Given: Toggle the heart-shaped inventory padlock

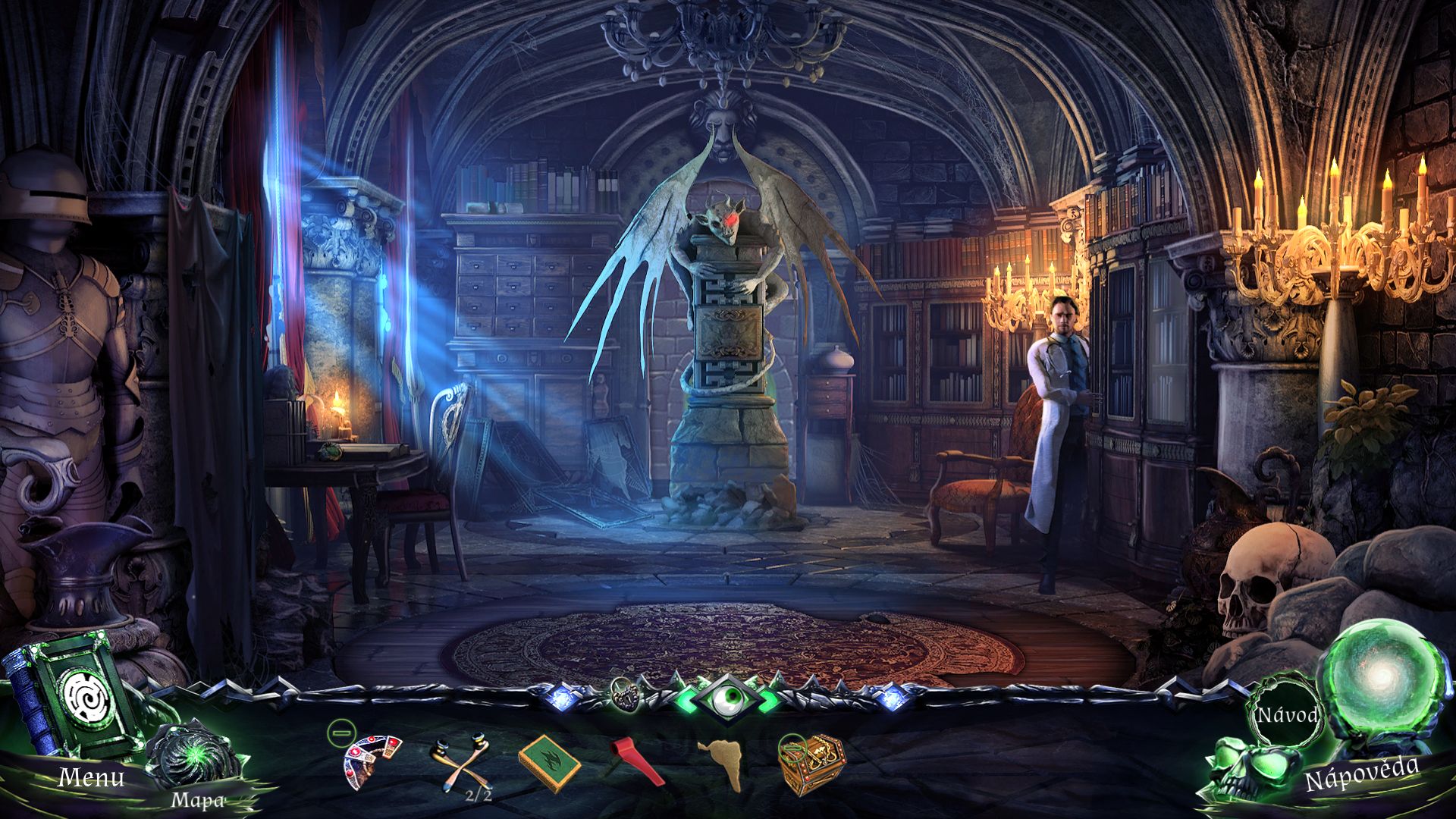Looking at the screenshot, I should click(626, 693).
